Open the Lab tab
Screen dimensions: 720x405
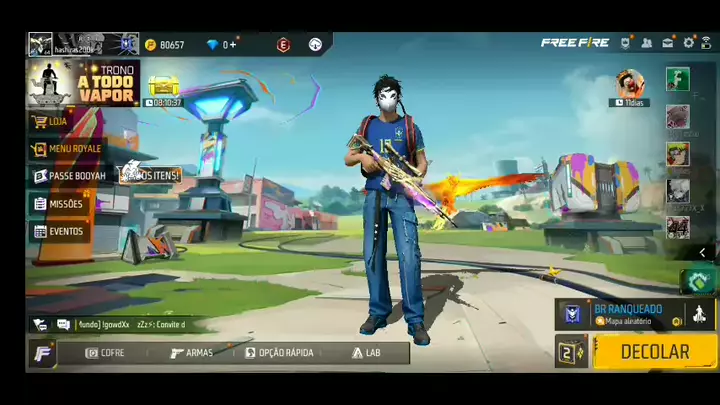[366, 353]
